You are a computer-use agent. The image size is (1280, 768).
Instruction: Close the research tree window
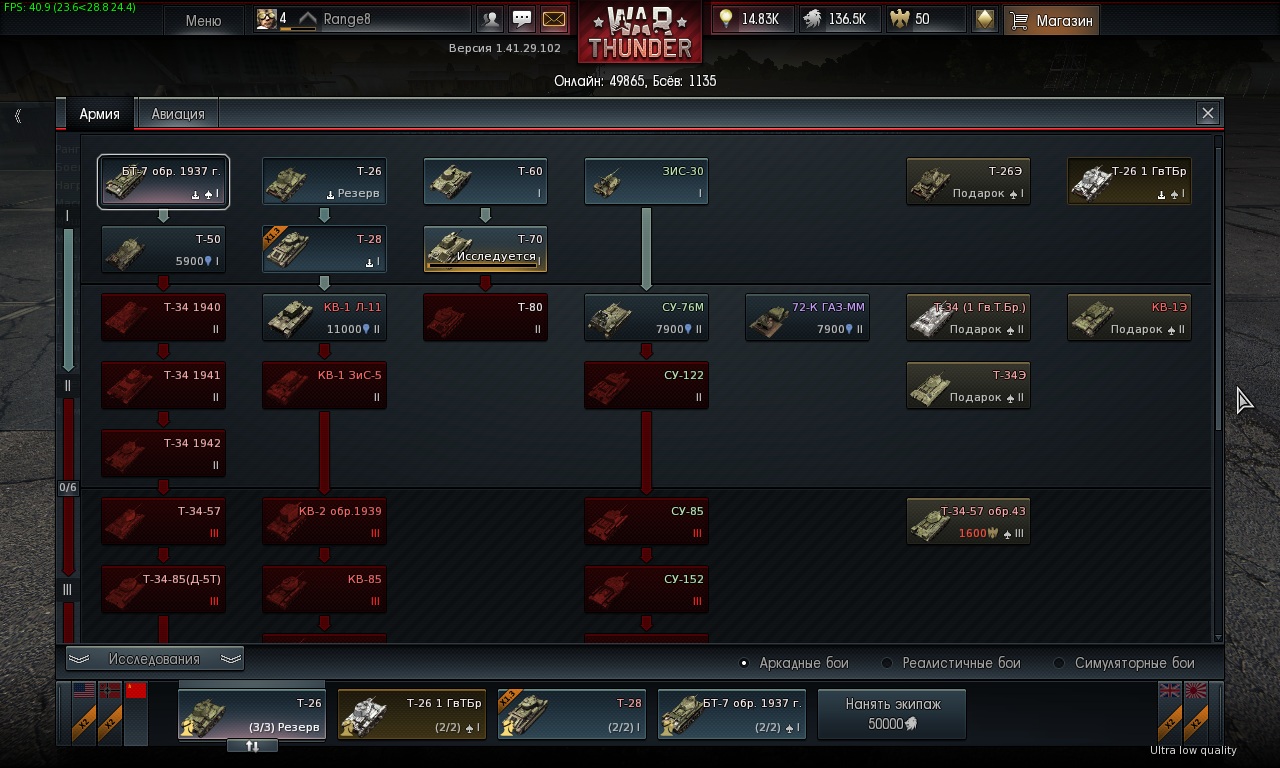[x=1207, y=114]
